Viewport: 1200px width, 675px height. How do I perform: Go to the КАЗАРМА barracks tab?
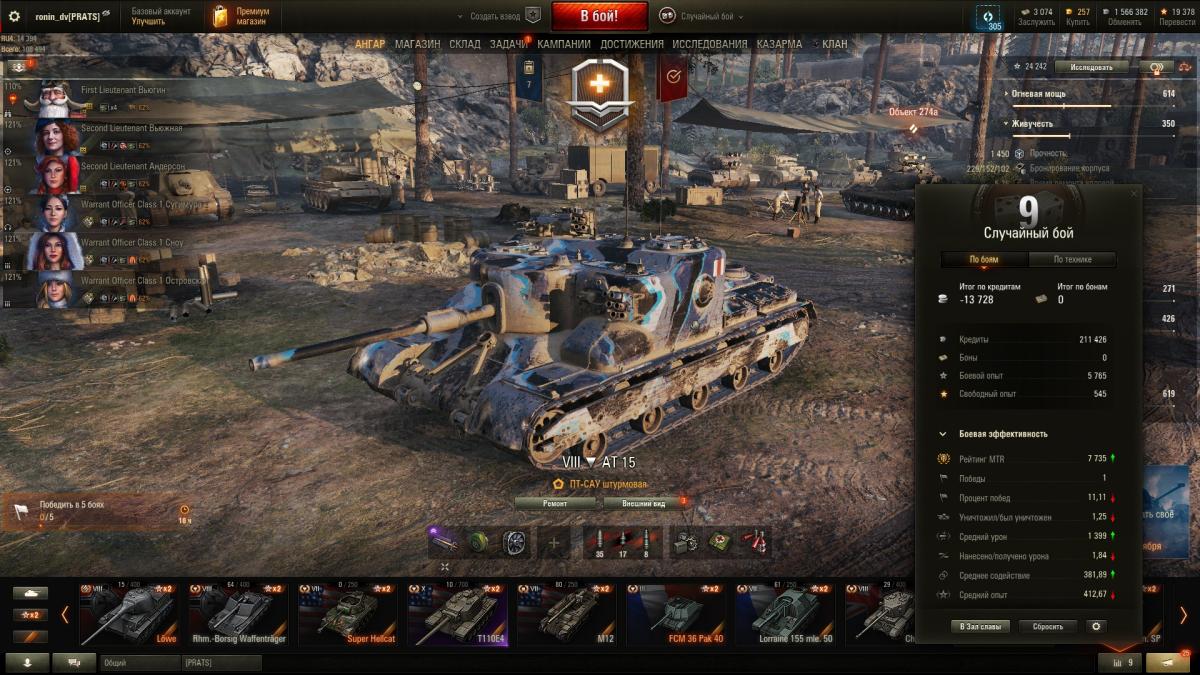tap(779, 44)
